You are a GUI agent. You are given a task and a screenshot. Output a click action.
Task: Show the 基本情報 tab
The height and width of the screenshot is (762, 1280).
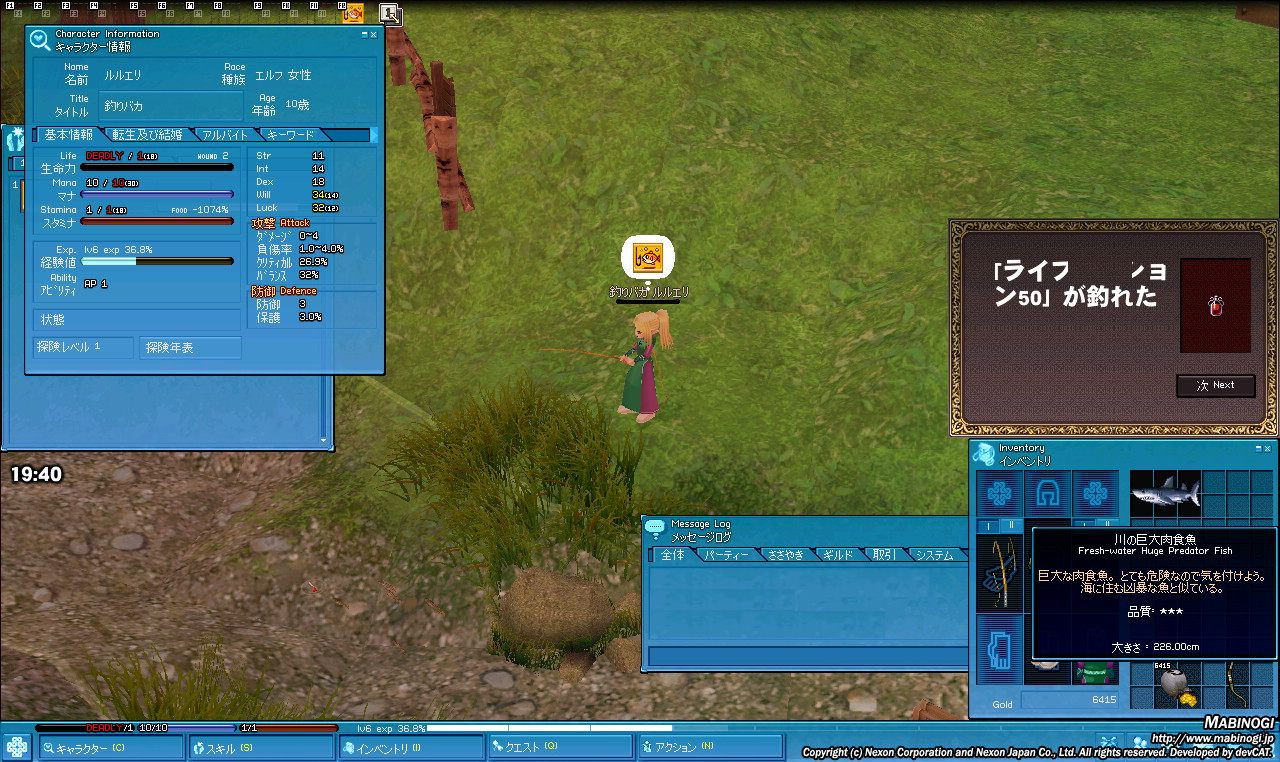[x=69, y=135]
